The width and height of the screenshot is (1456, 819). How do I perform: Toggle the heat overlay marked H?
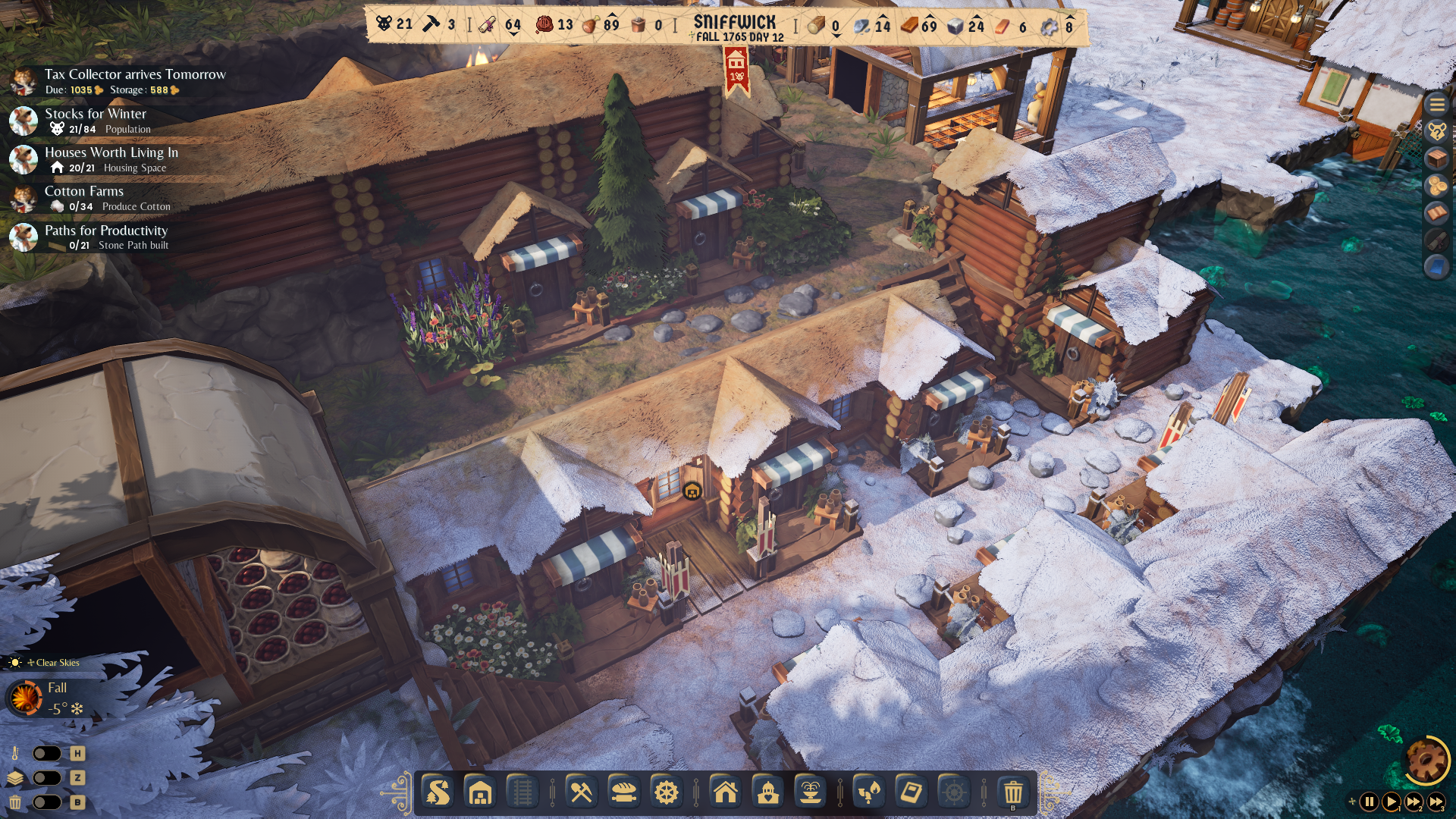(47, 753)
